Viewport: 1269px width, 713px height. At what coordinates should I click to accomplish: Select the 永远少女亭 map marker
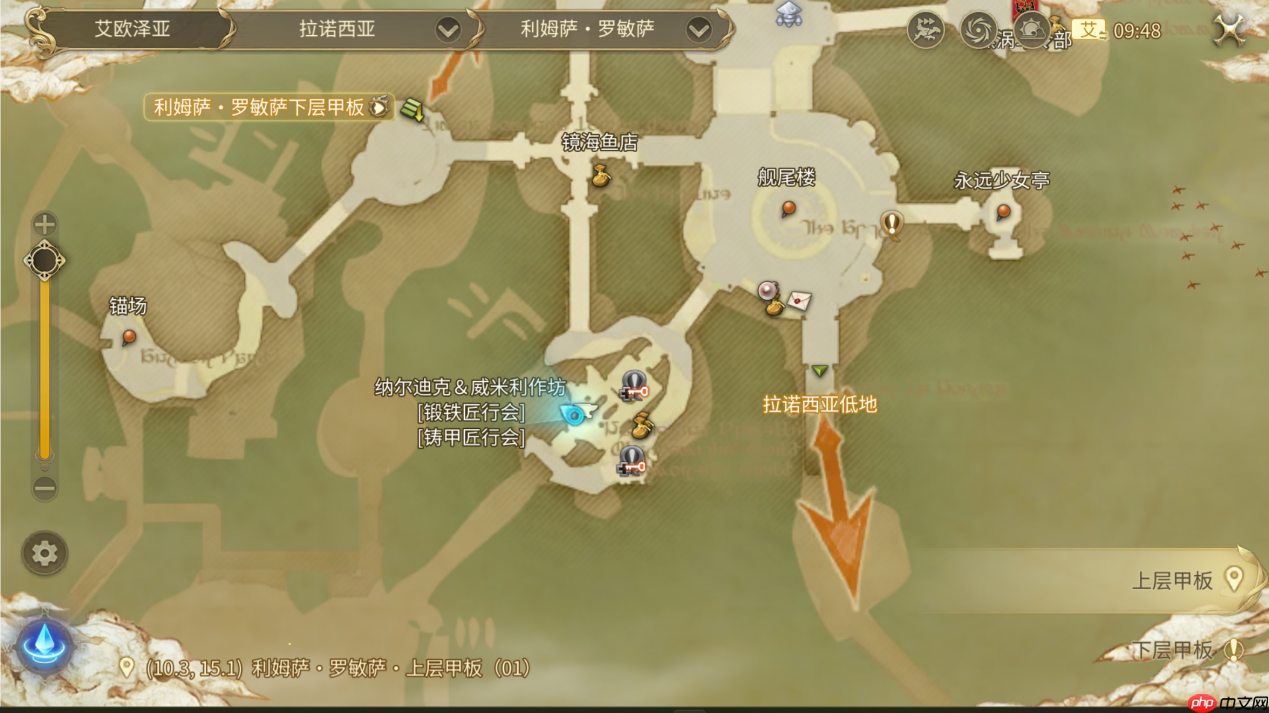tap(1003, 211)
